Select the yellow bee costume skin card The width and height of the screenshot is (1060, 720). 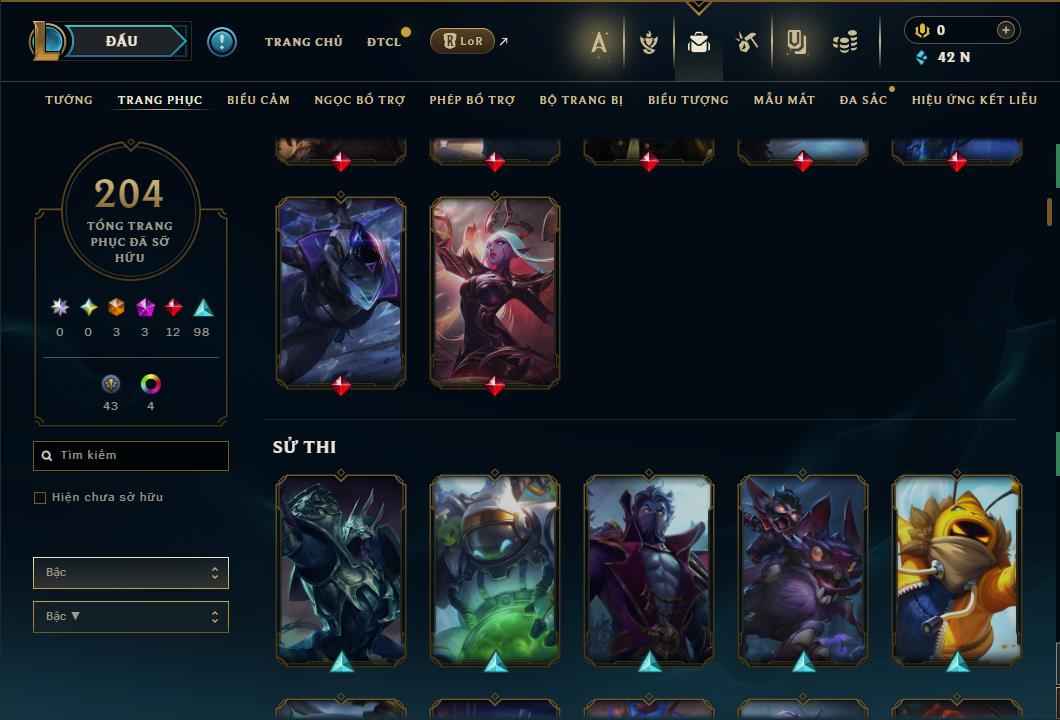957,570
